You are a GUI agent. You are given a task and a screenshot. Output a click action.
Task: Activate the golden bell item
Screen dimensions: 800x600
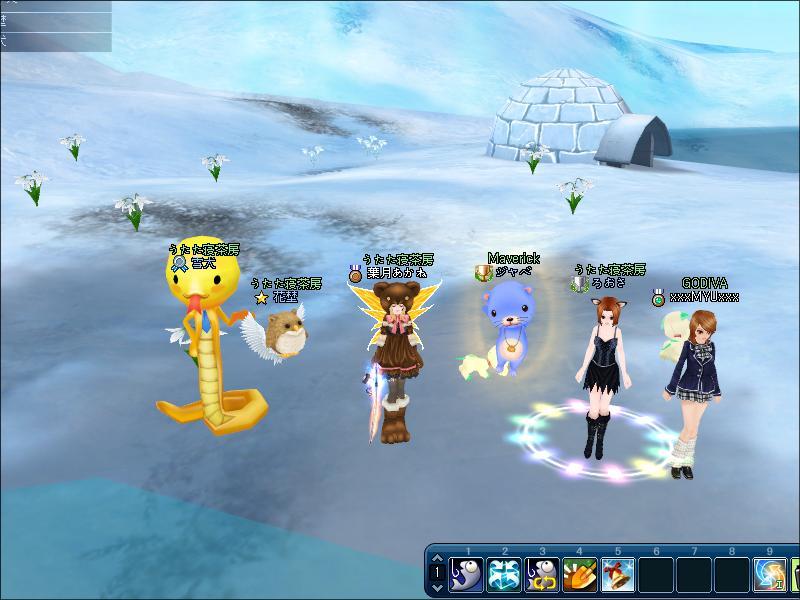[618, 575]
